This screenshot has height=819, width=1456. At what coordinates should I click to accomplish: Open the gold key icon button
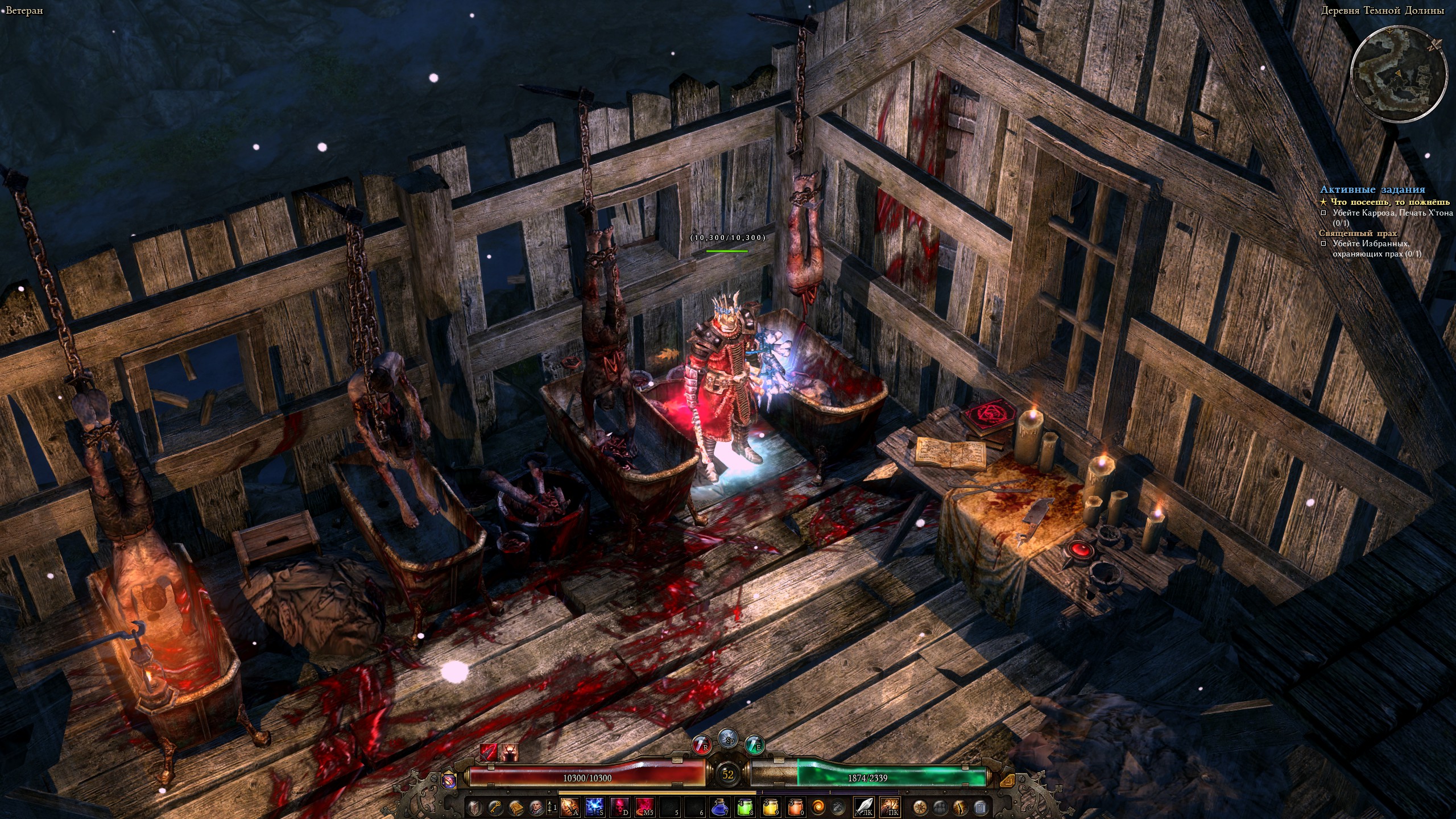tap(496, 806)
